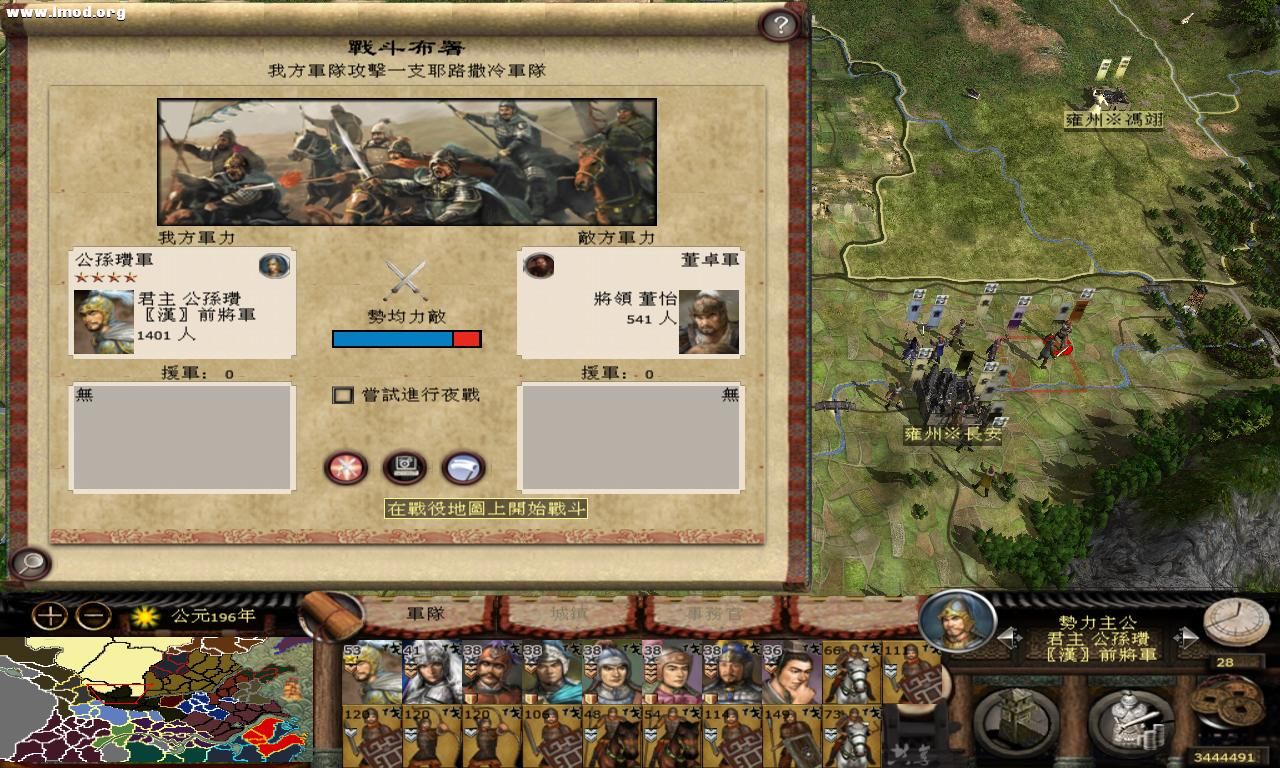This screenshot has width=1280, height=768.
Task: Open help with the question mark button
Action: [x=781, y=25]
